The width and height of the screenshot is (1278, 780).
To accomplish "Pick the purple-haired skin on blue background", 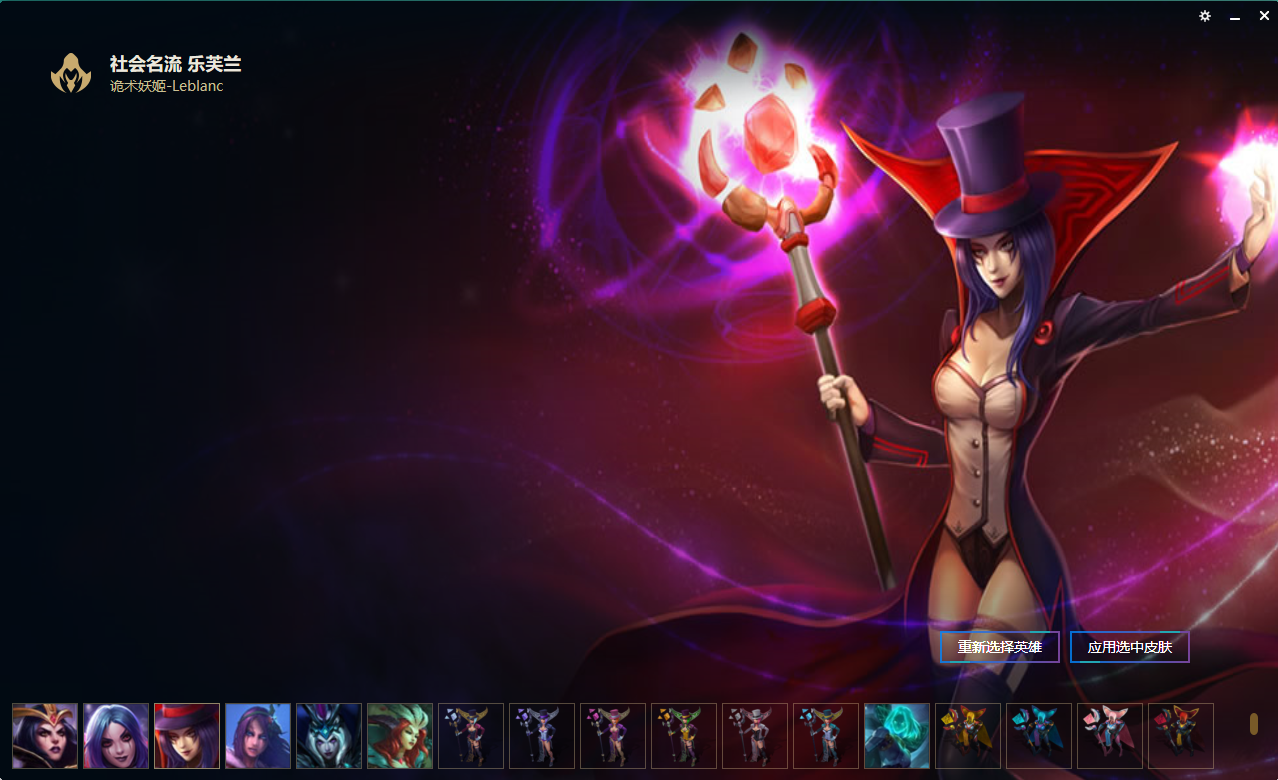I will (x=258, y=736).
